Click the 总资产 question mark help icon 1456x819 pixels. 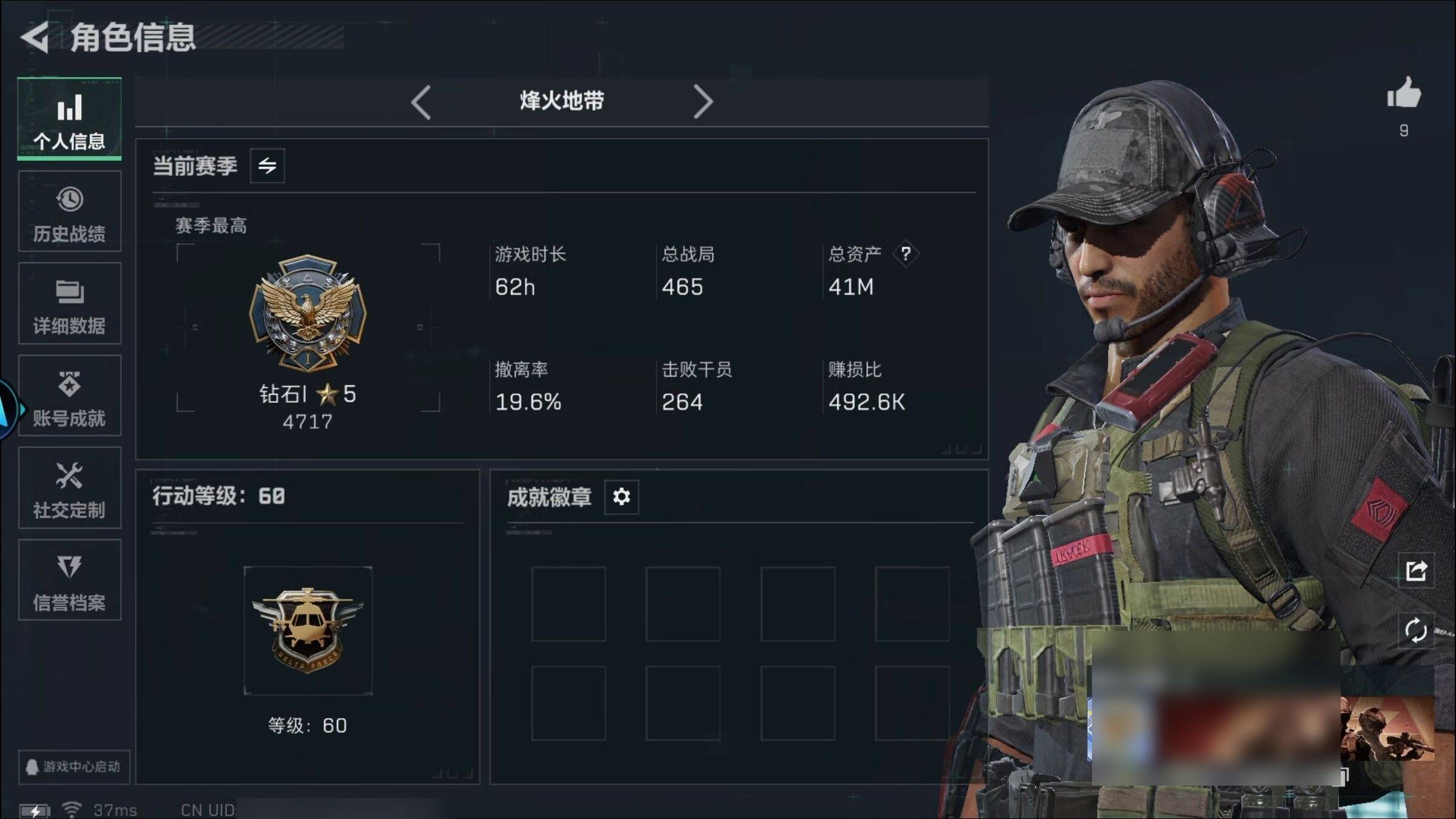[905, 254]
